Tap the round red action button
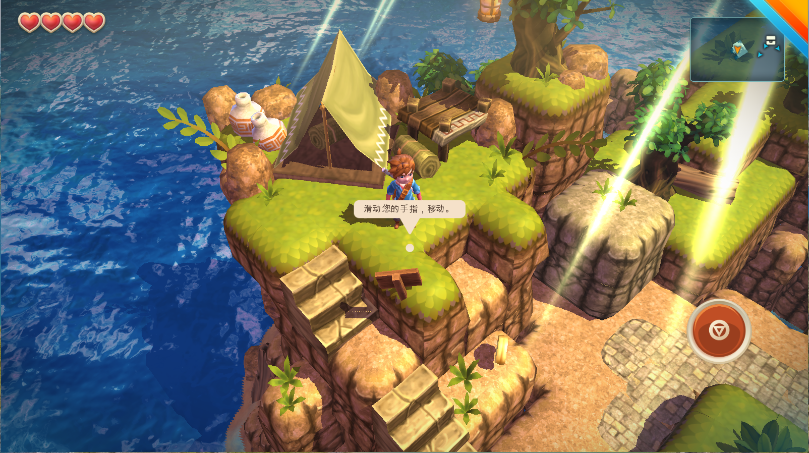809x453 pixels. 718,329
